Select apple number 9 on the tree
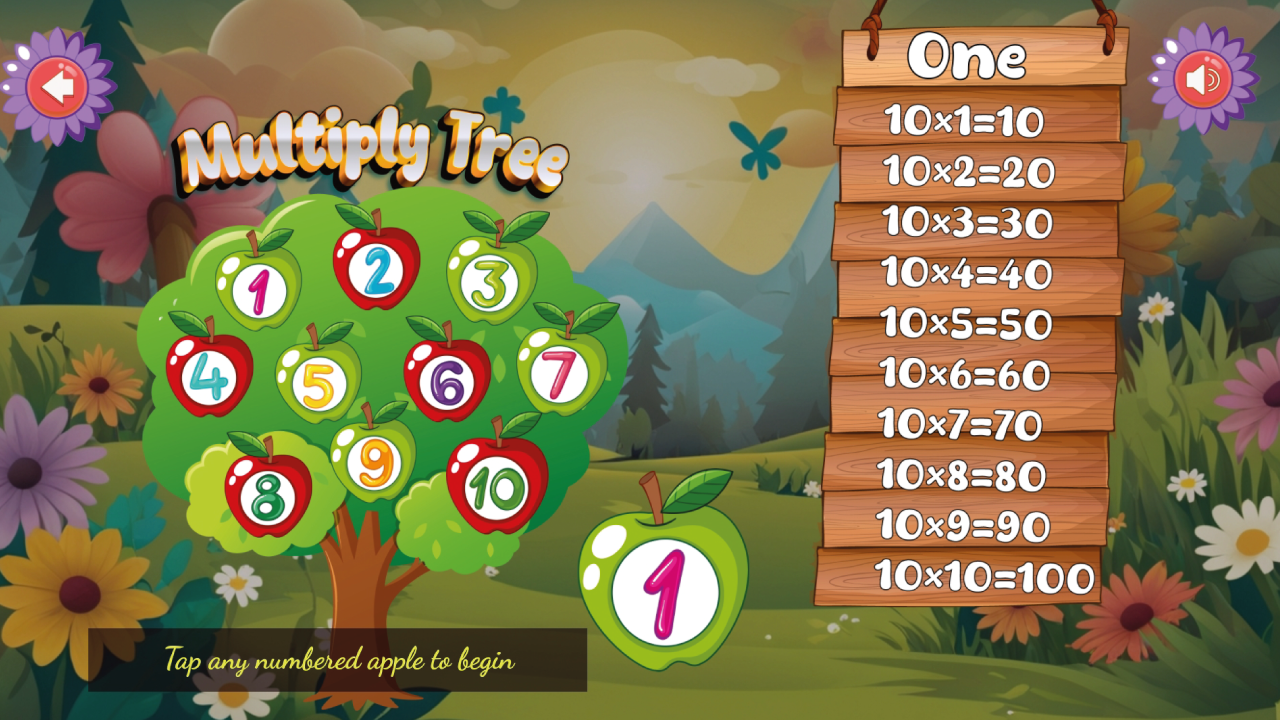1280x720 pixels. [373, 460]
